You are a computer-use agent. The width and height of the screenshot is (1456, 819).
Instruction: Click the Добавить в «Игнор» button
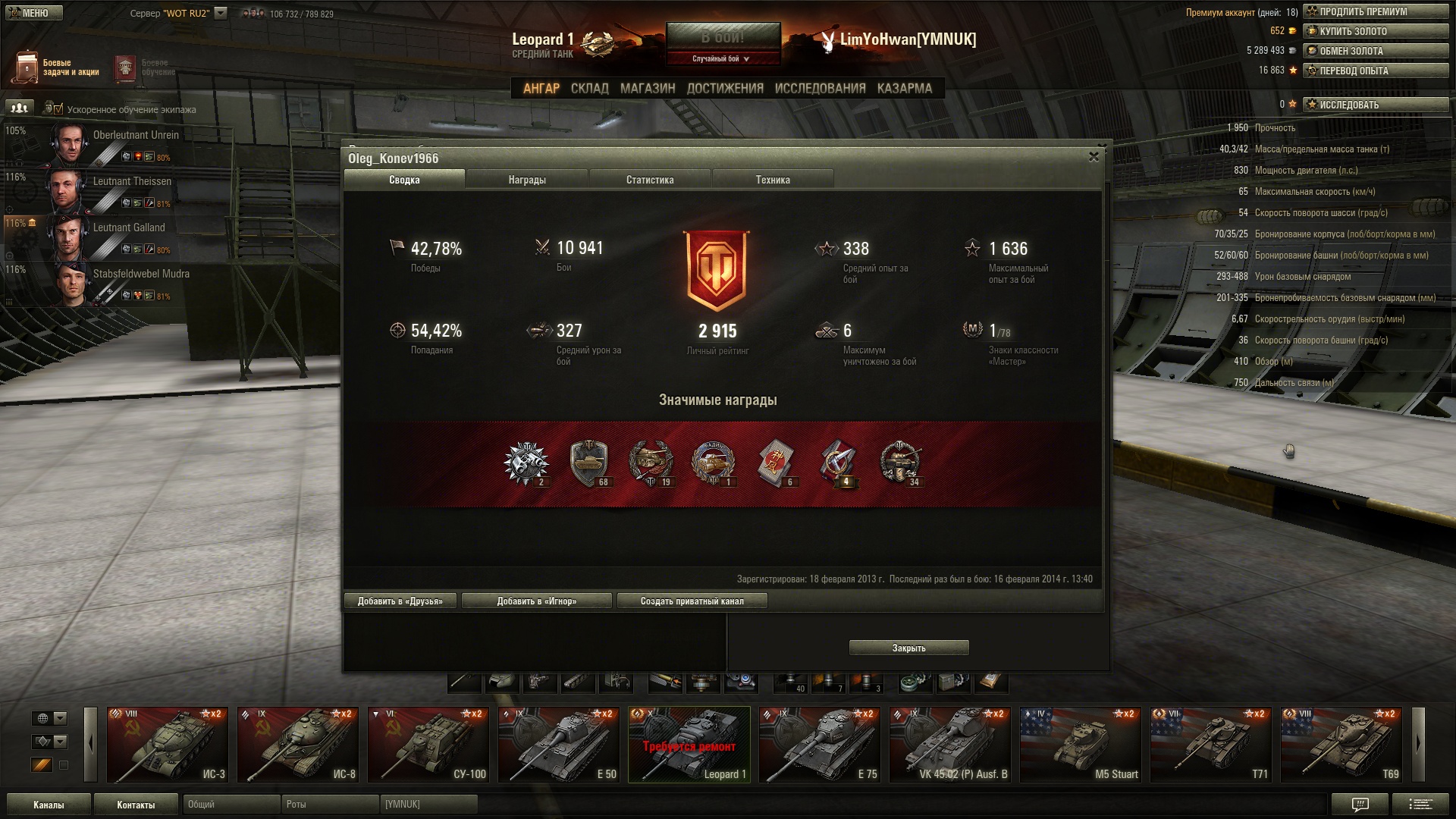click(536, 601)
